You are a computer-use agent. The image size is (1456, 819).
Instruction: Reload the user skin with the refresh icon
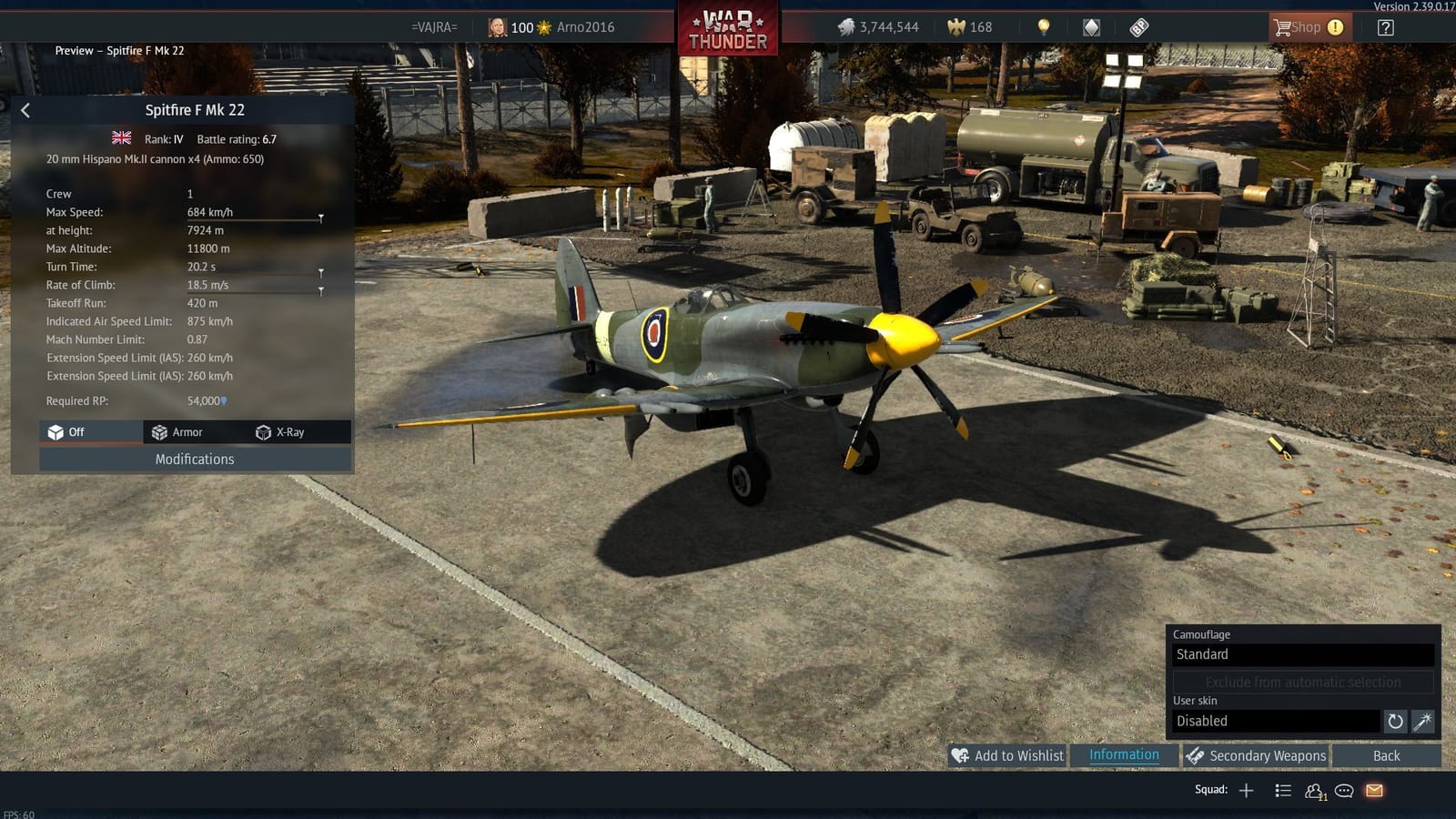pyautogui.click(x=1395, y=722)
